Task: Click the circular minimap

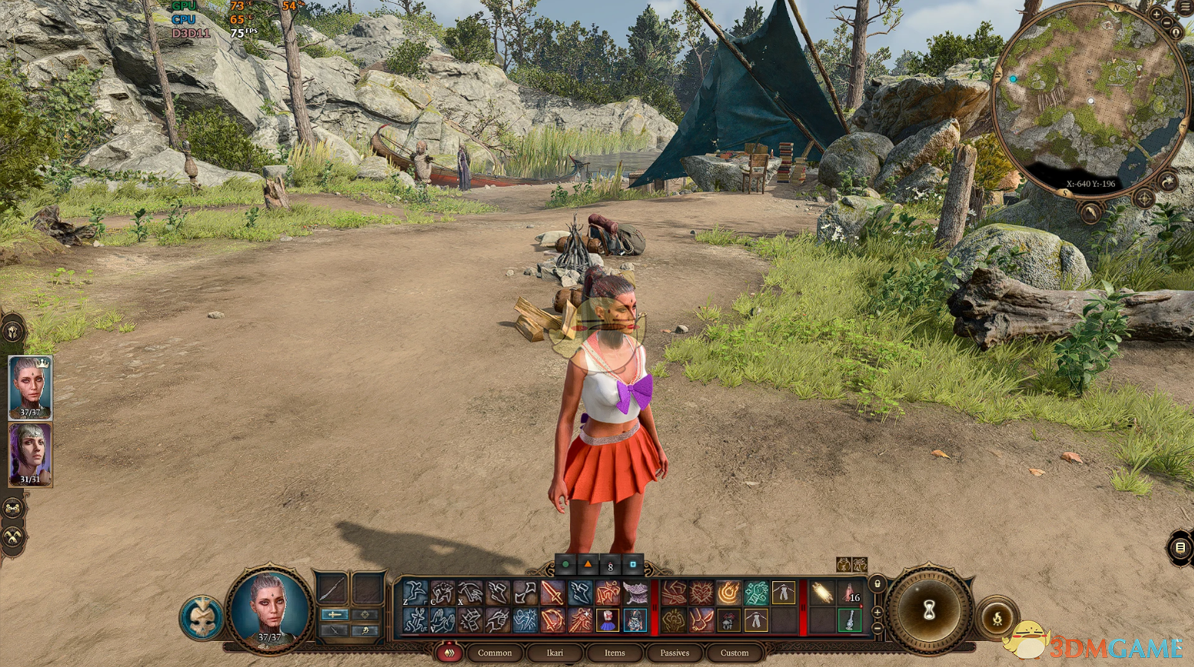Action: 1091,99
